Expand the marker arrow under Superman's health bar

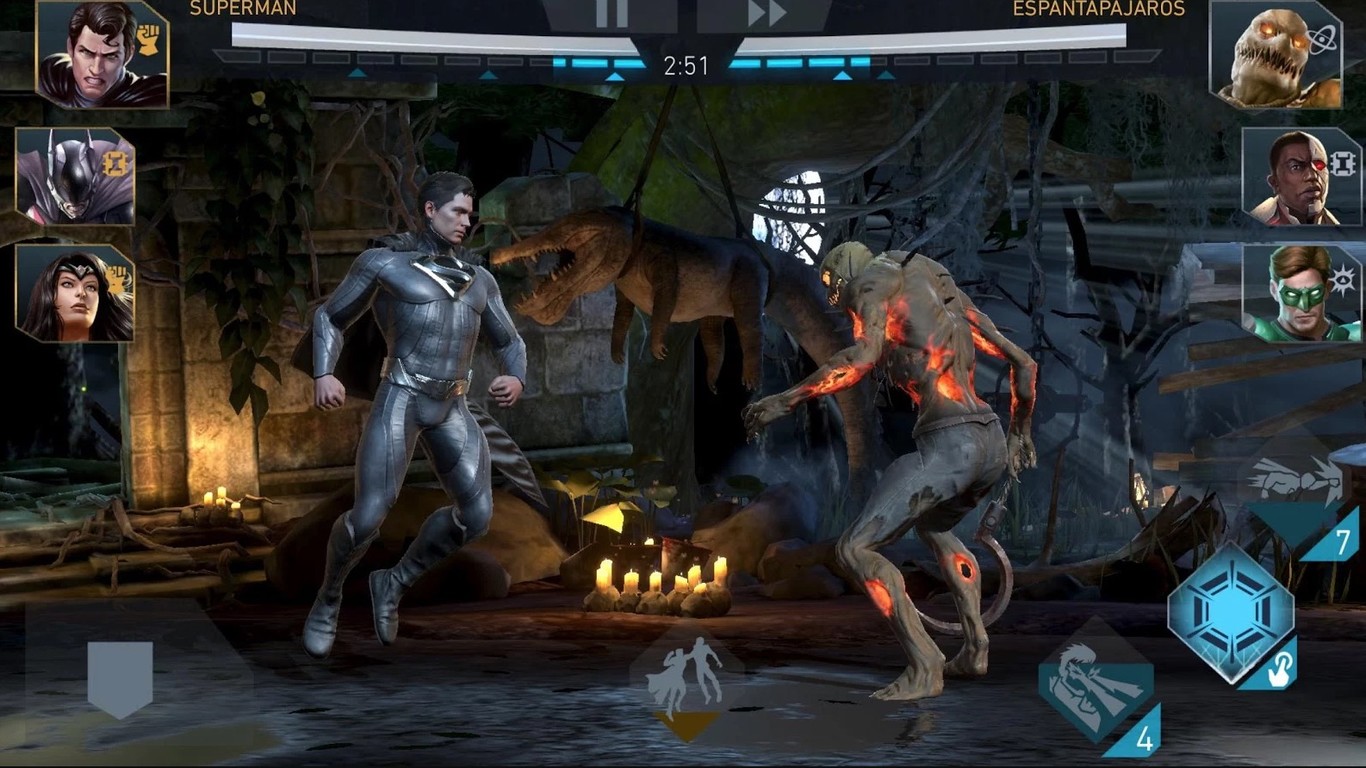358,75
